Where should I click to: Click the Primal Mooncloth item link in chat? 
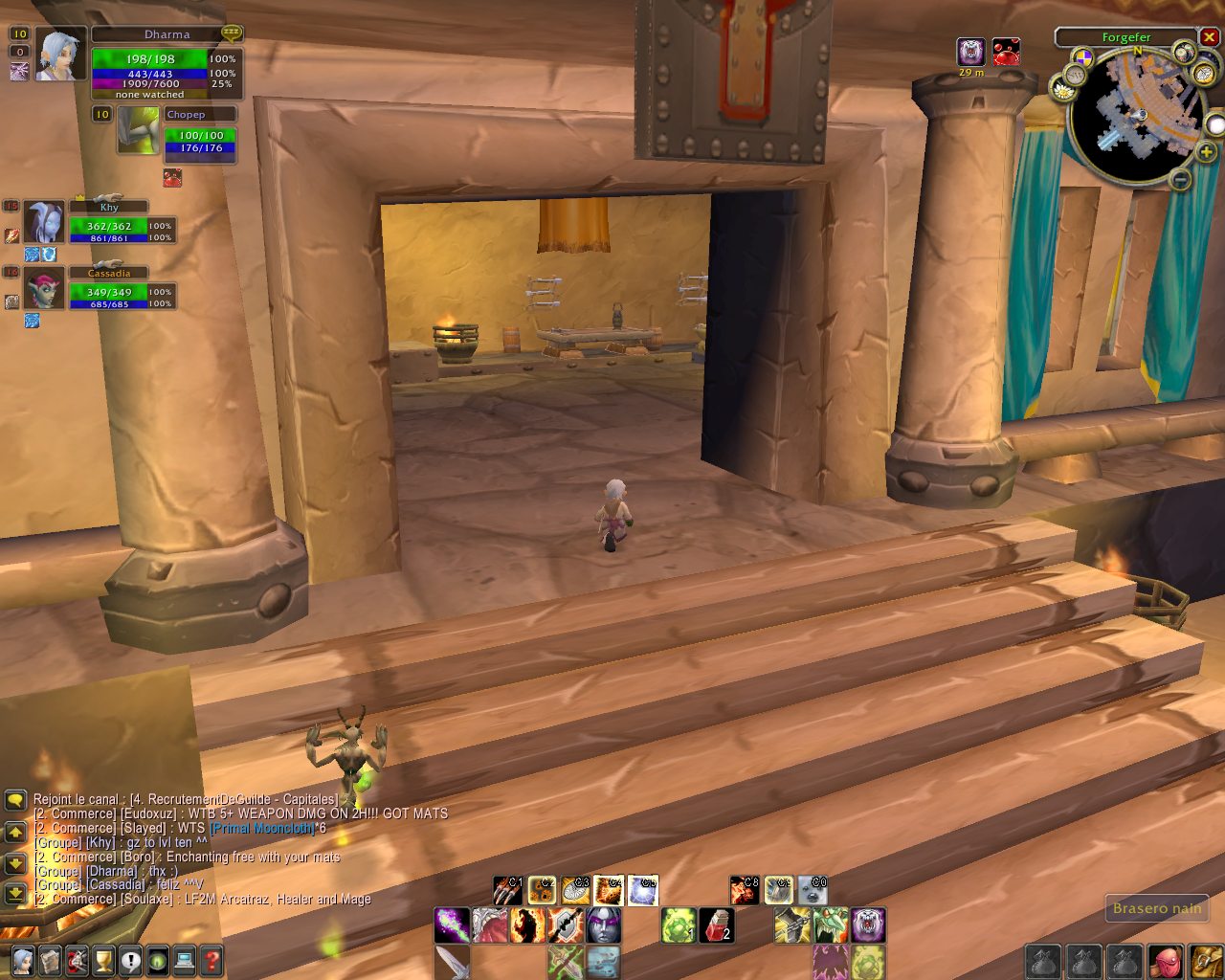[262, 828]
